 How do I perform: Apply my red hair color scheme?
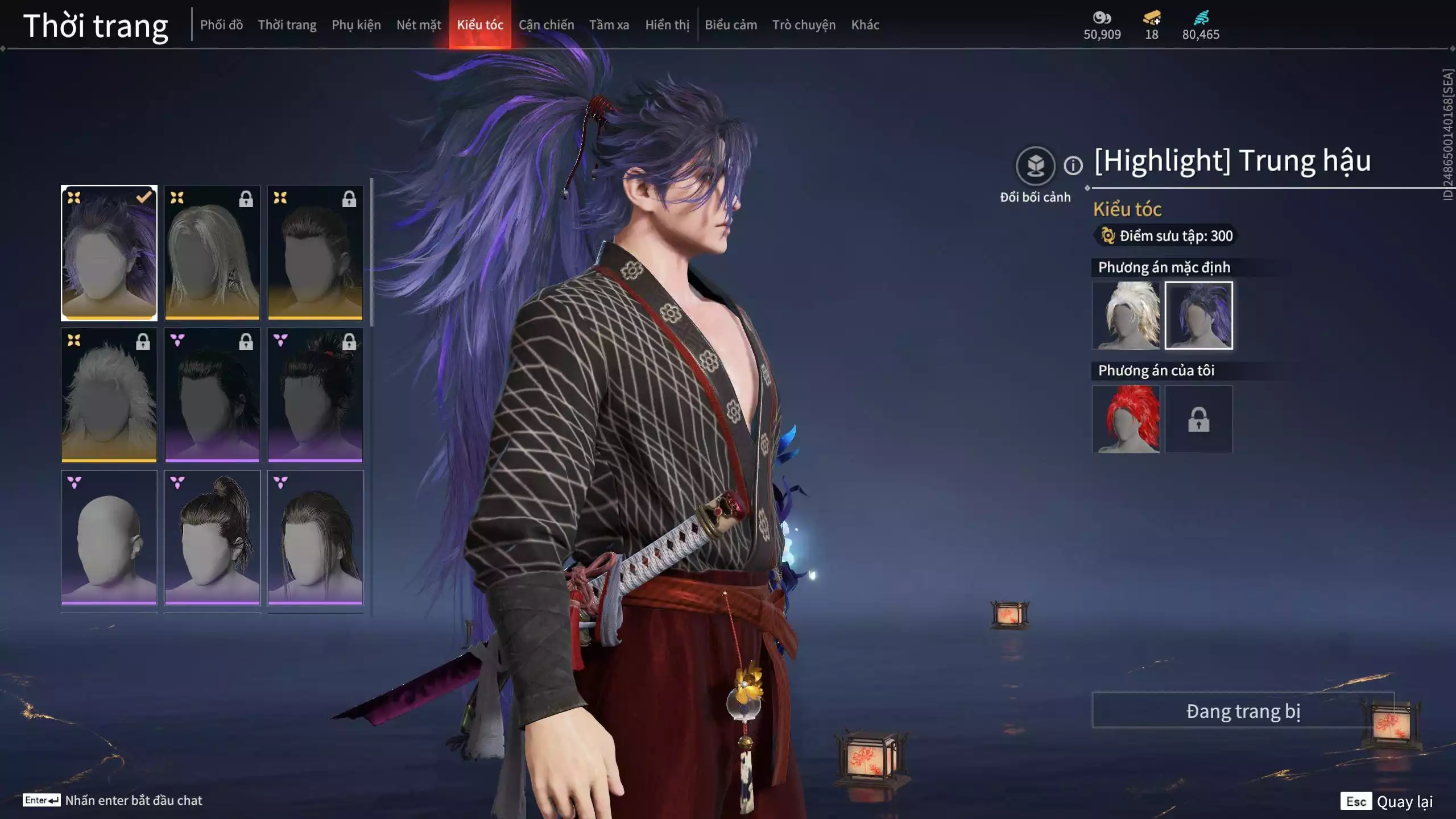tap(1126, 419)
